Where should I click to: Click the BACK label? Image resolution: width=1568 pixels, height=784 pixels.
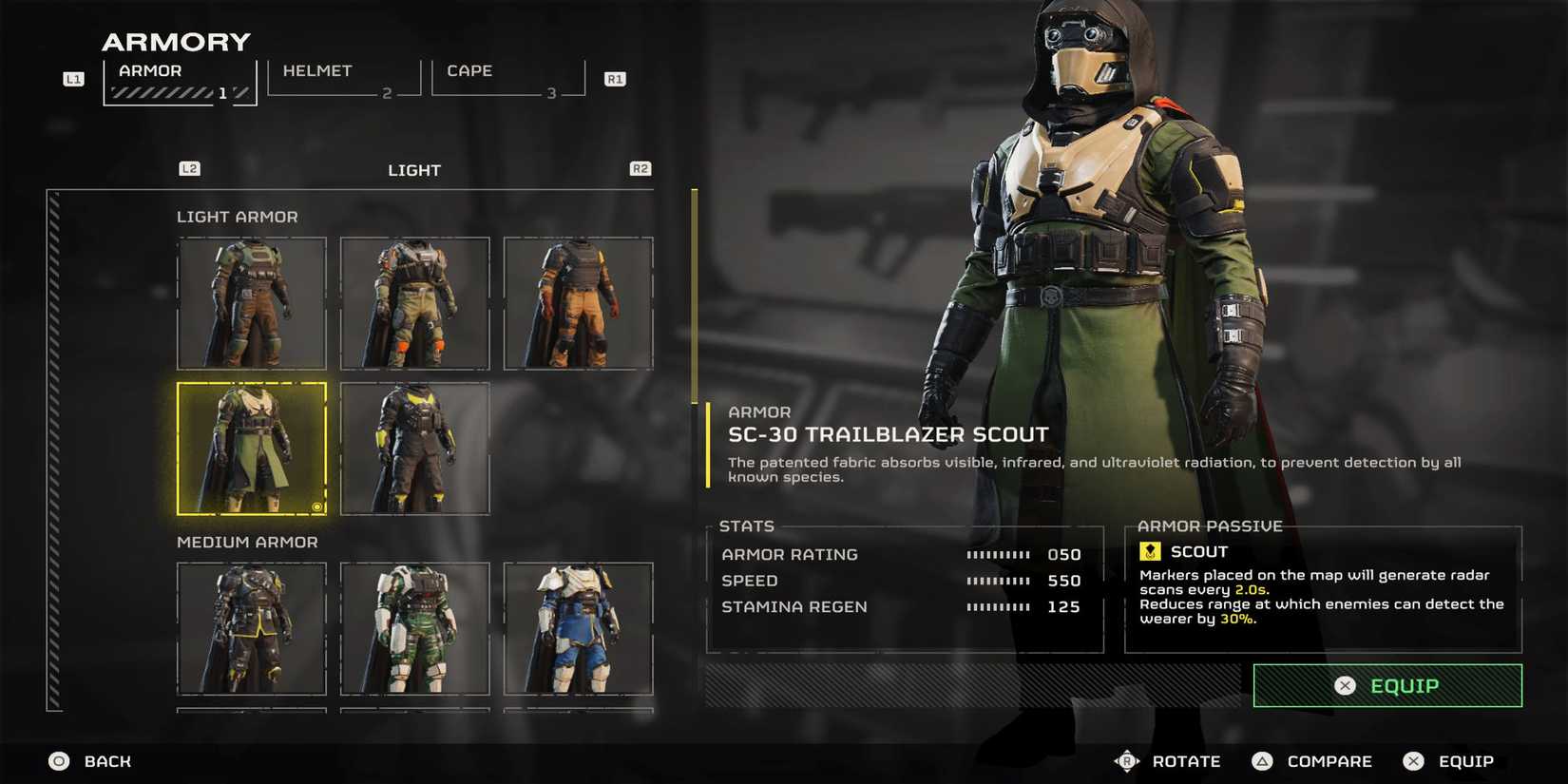105,760
